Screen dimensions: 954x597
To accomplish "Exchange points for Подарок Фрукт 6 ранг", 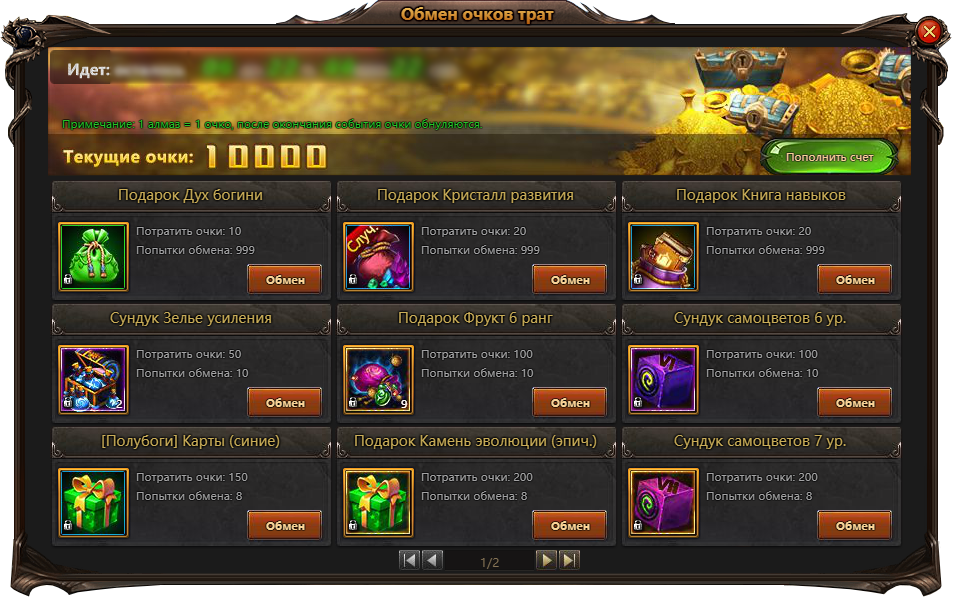I will (569, 403).
